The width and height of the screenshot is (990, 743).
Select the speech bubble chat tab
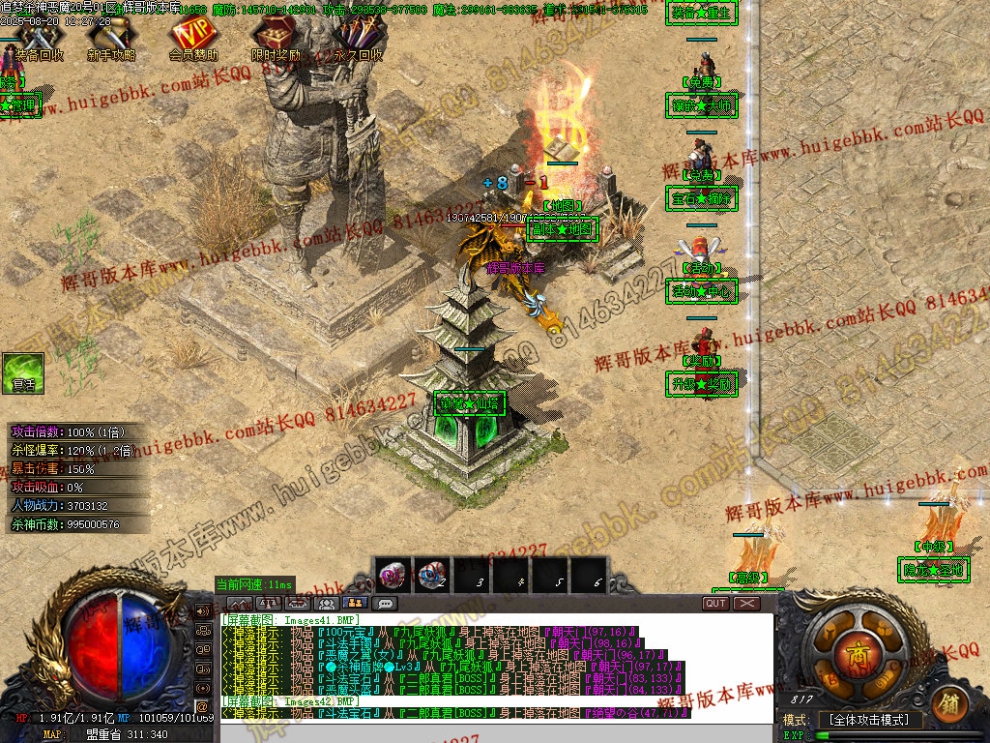[384, 604]
